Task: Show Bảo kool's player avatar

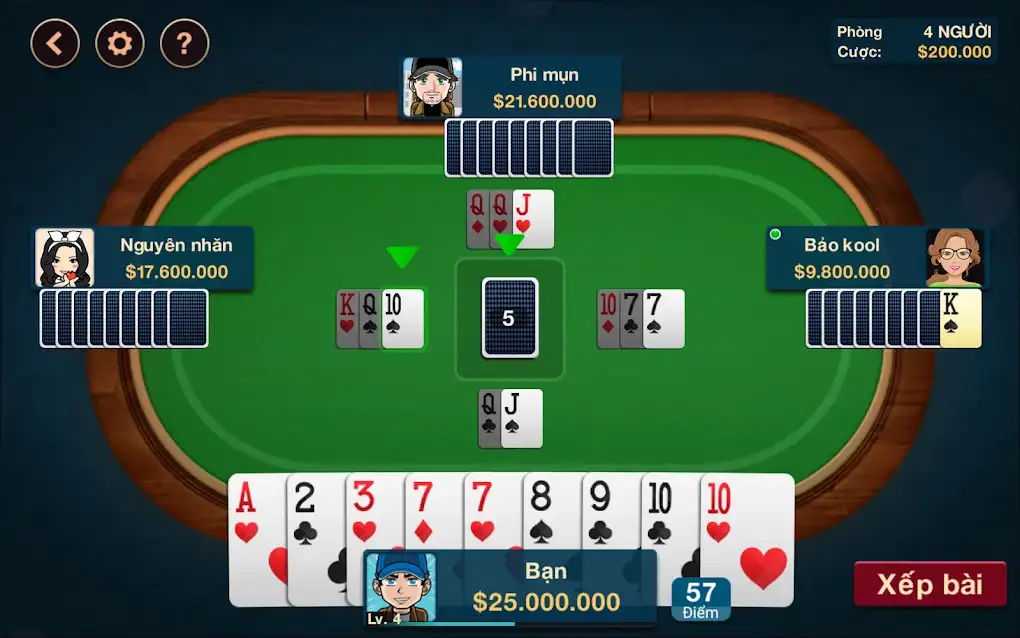Action: click(953, 258)
